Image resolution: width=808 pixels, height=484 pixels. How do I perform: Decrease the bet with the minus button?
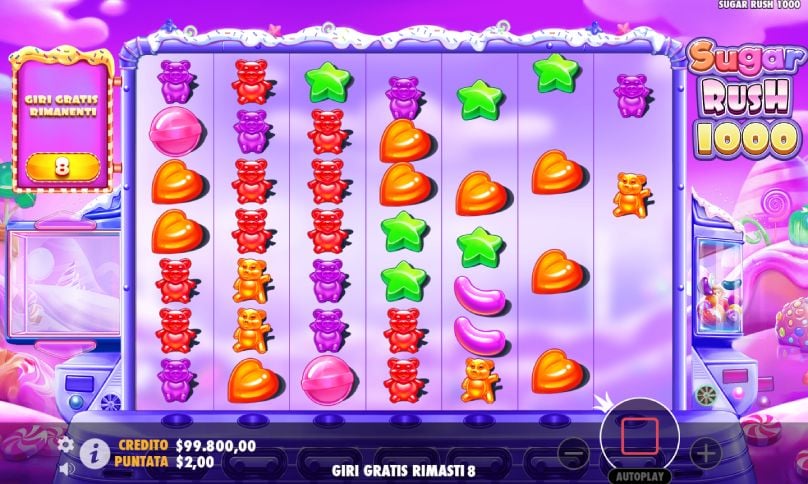tap(573, 452)
